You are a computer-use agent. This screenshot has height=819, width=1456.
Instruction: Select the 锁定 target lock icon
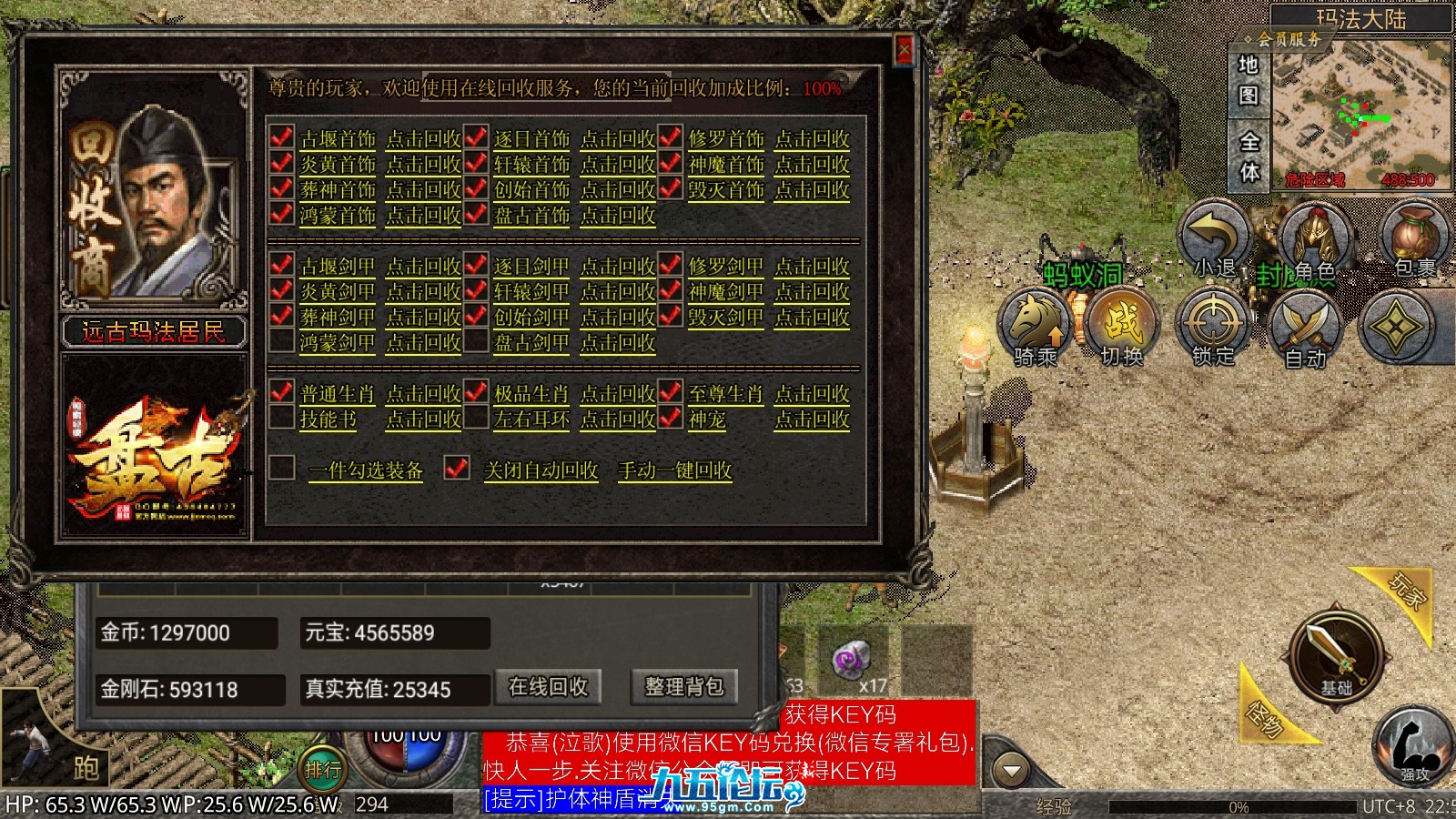(x=1212, y=328)
